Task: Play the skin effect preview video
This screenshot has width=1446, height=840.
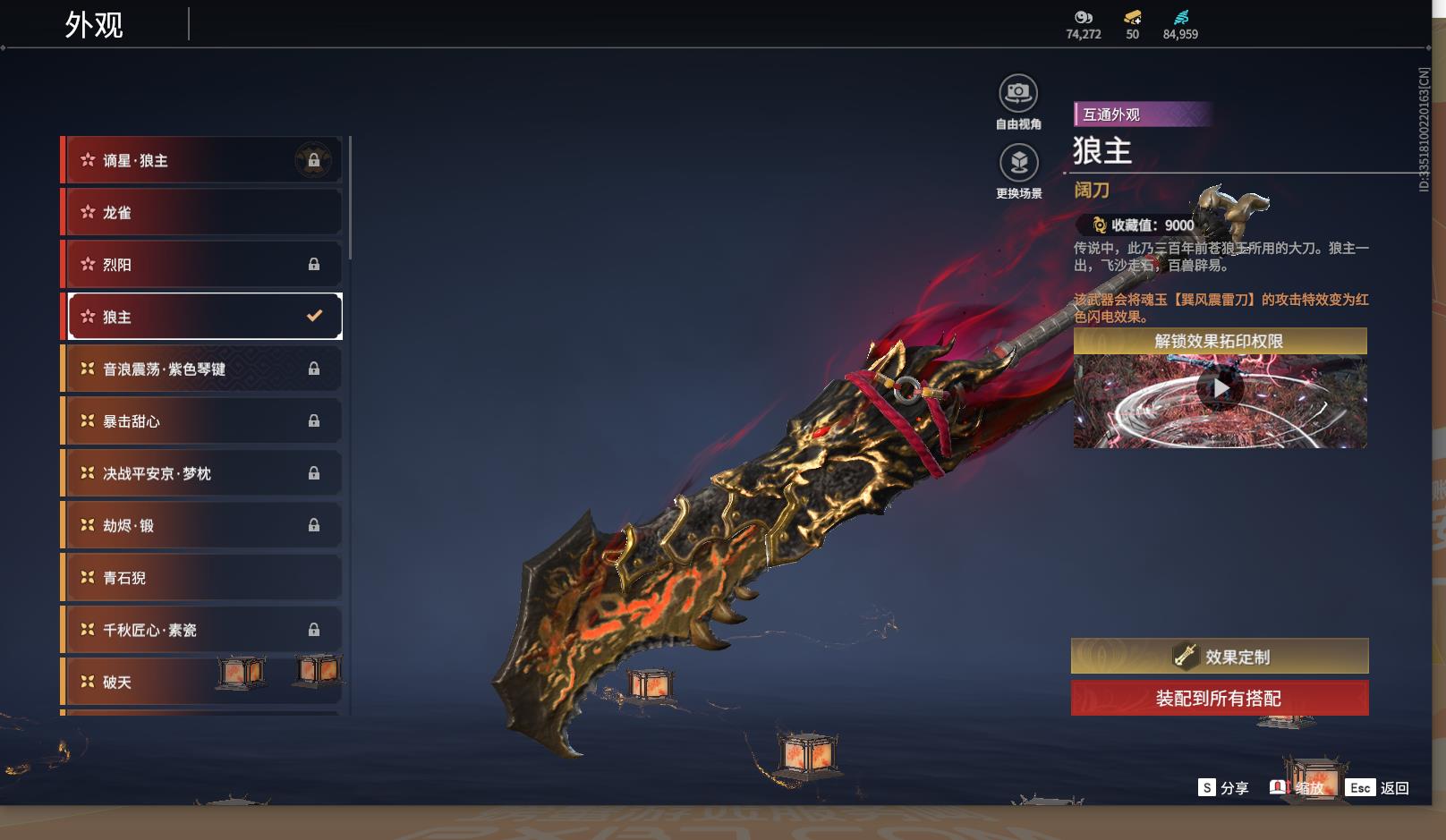Action: (1220, 389)
